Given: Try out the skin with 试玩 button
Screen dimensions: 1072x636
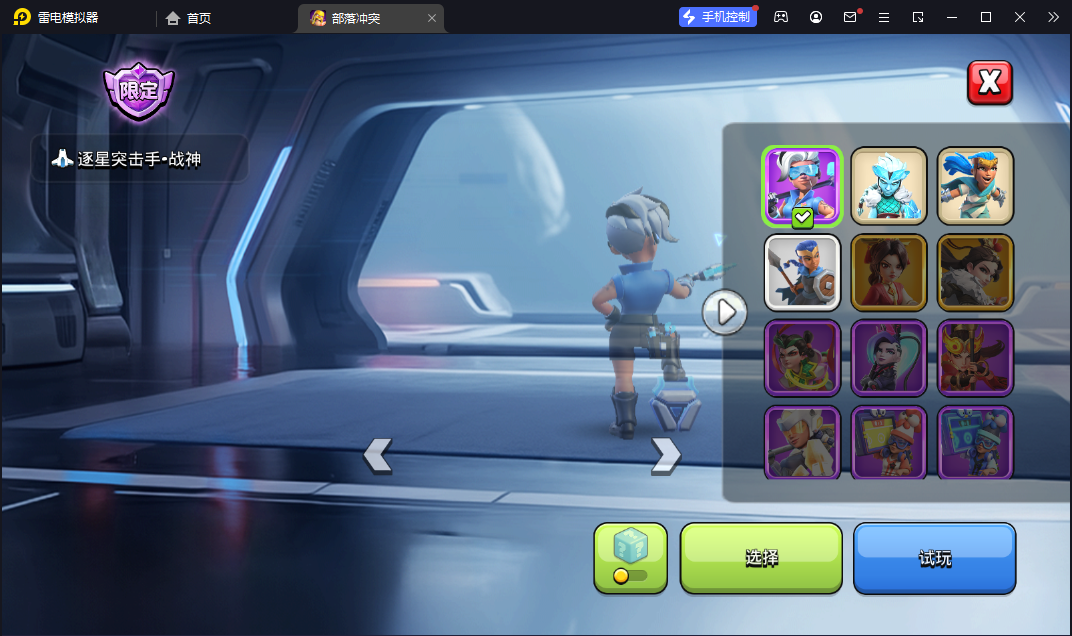Looking at the screenshot, I should pyautogui.click(x=934, y=558).
